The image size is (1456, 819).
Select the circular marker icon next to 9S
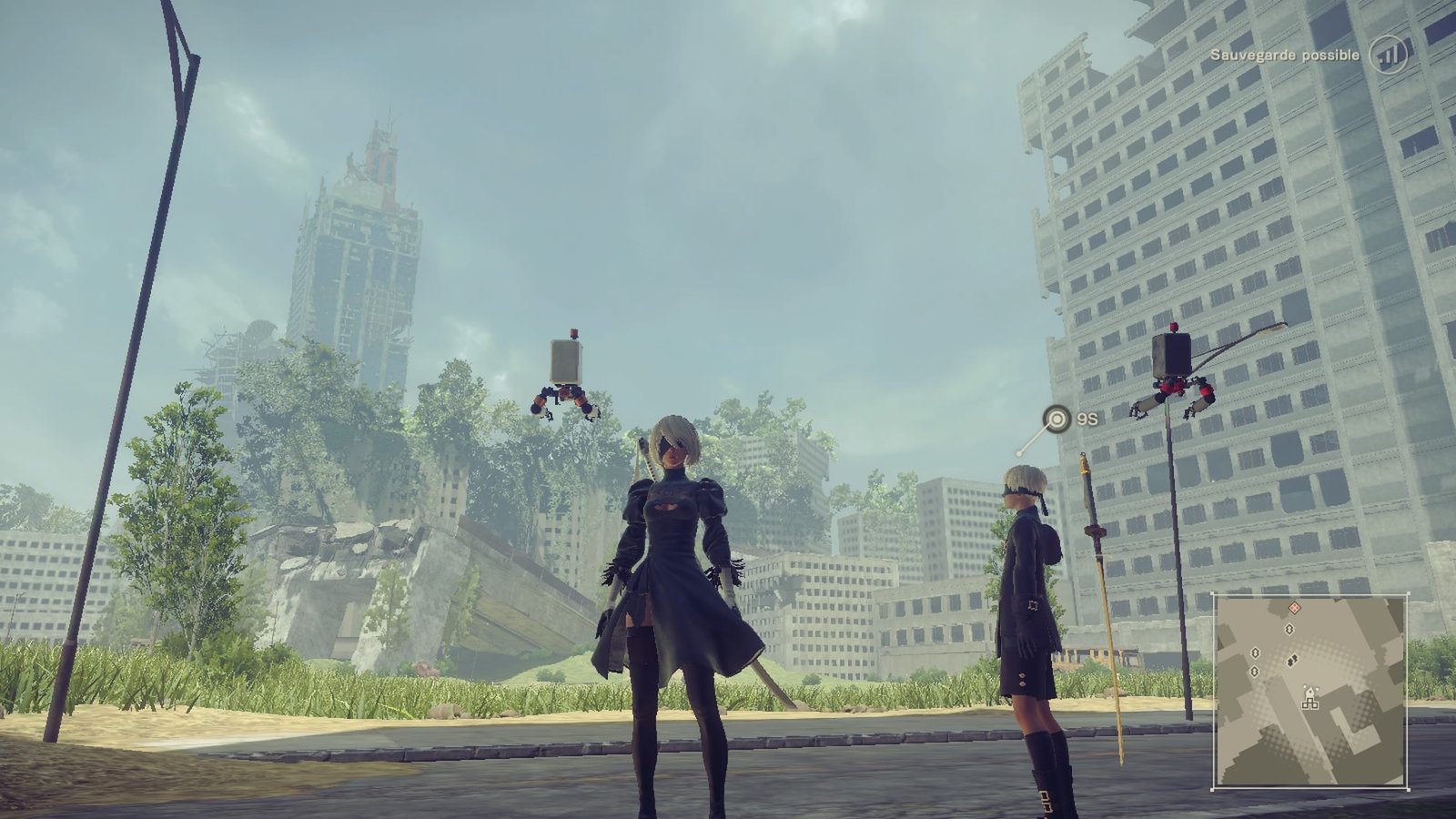coord(1056,419)
